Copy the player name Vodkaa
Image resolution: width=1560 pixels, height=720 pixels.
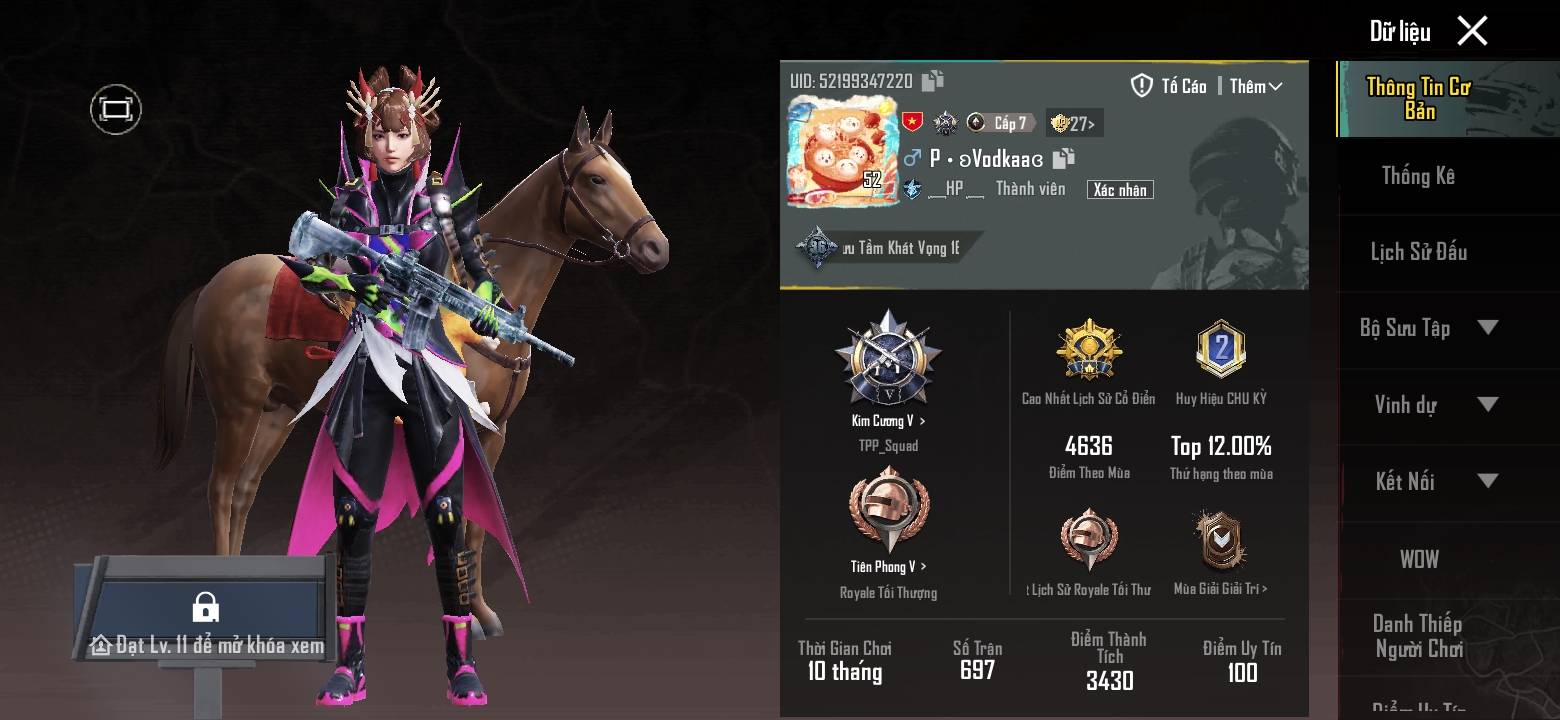tap(1064, 158)
